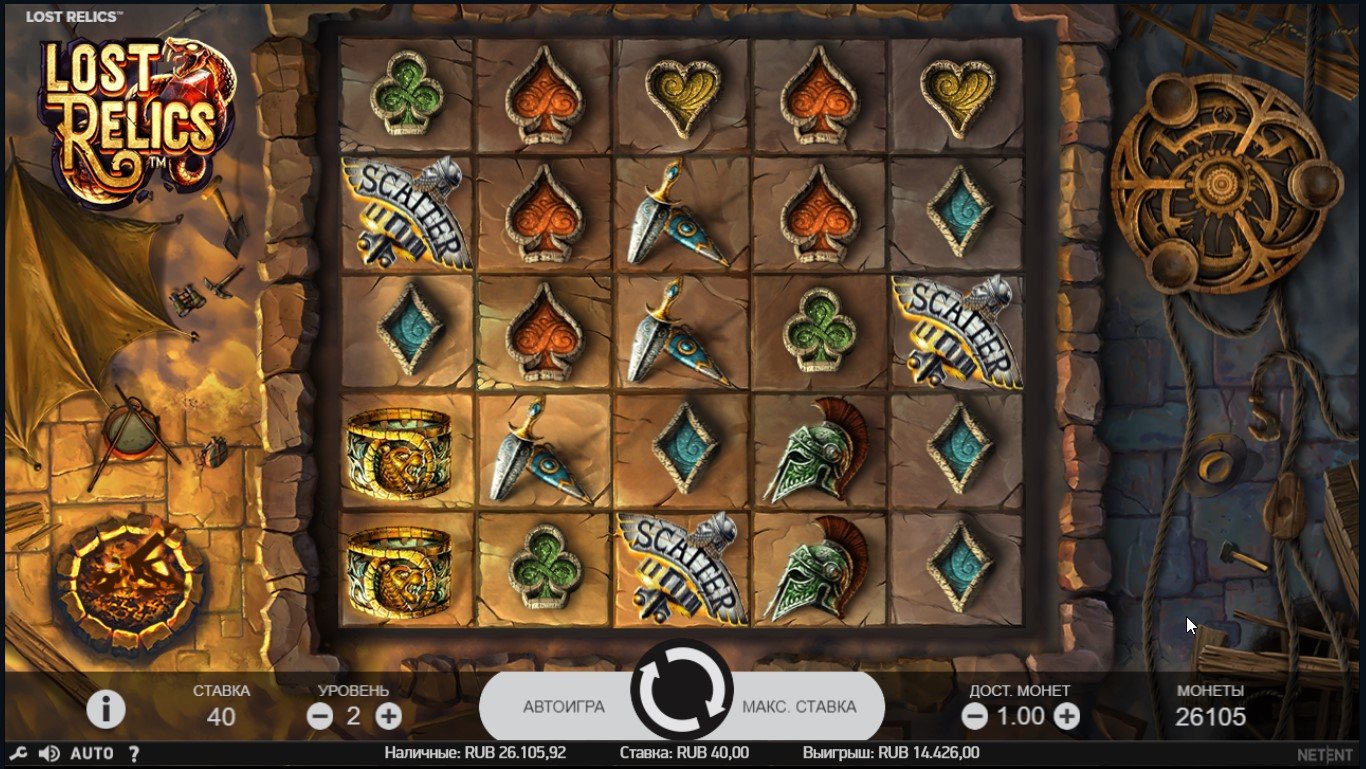Viewport: 1366px width, 769px height.
Task: Raise the coin value with plus
Action: click(1067, 716)
